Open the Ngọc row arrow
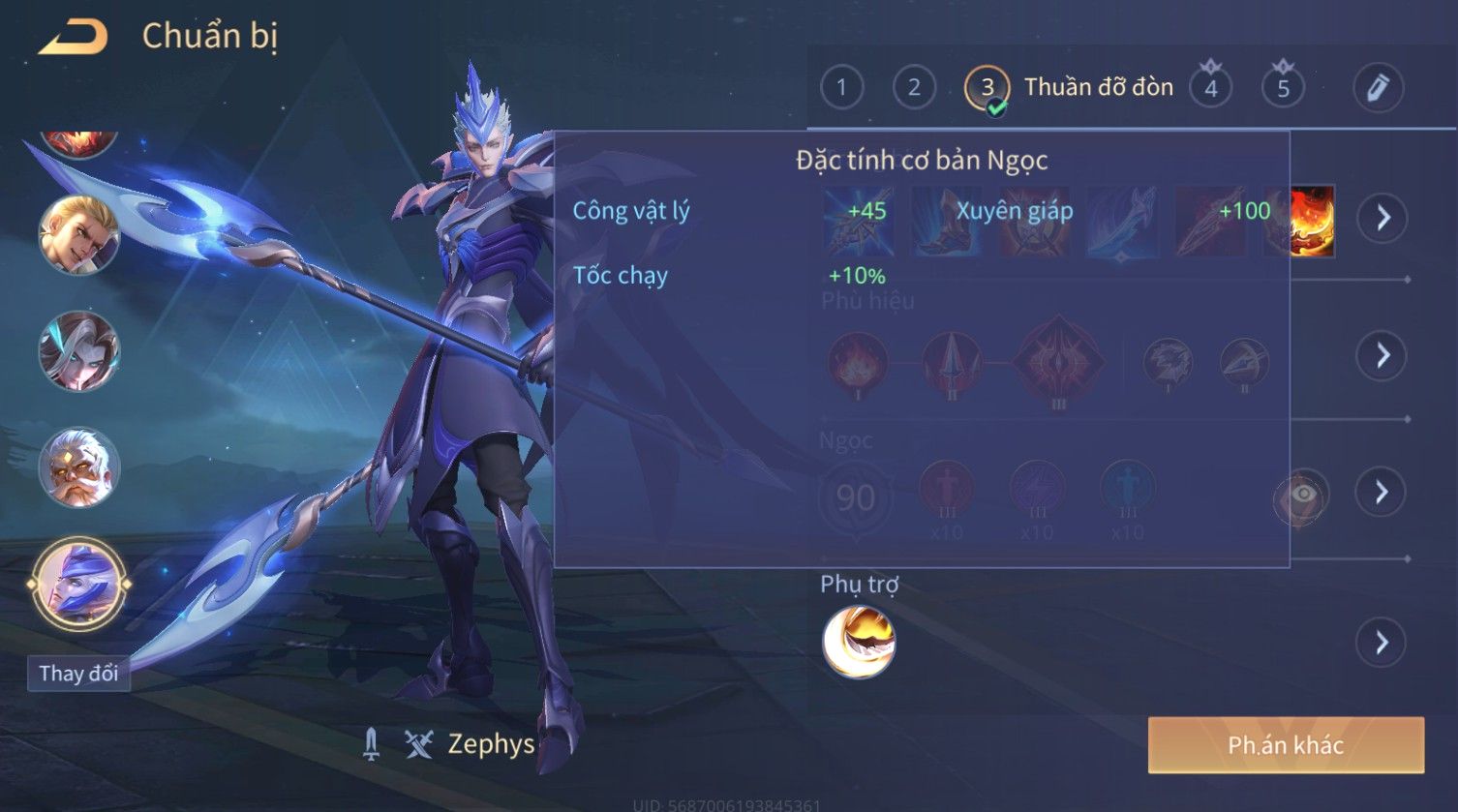The width and height of the screenshot is (1458, 812). pos(1382,493)
